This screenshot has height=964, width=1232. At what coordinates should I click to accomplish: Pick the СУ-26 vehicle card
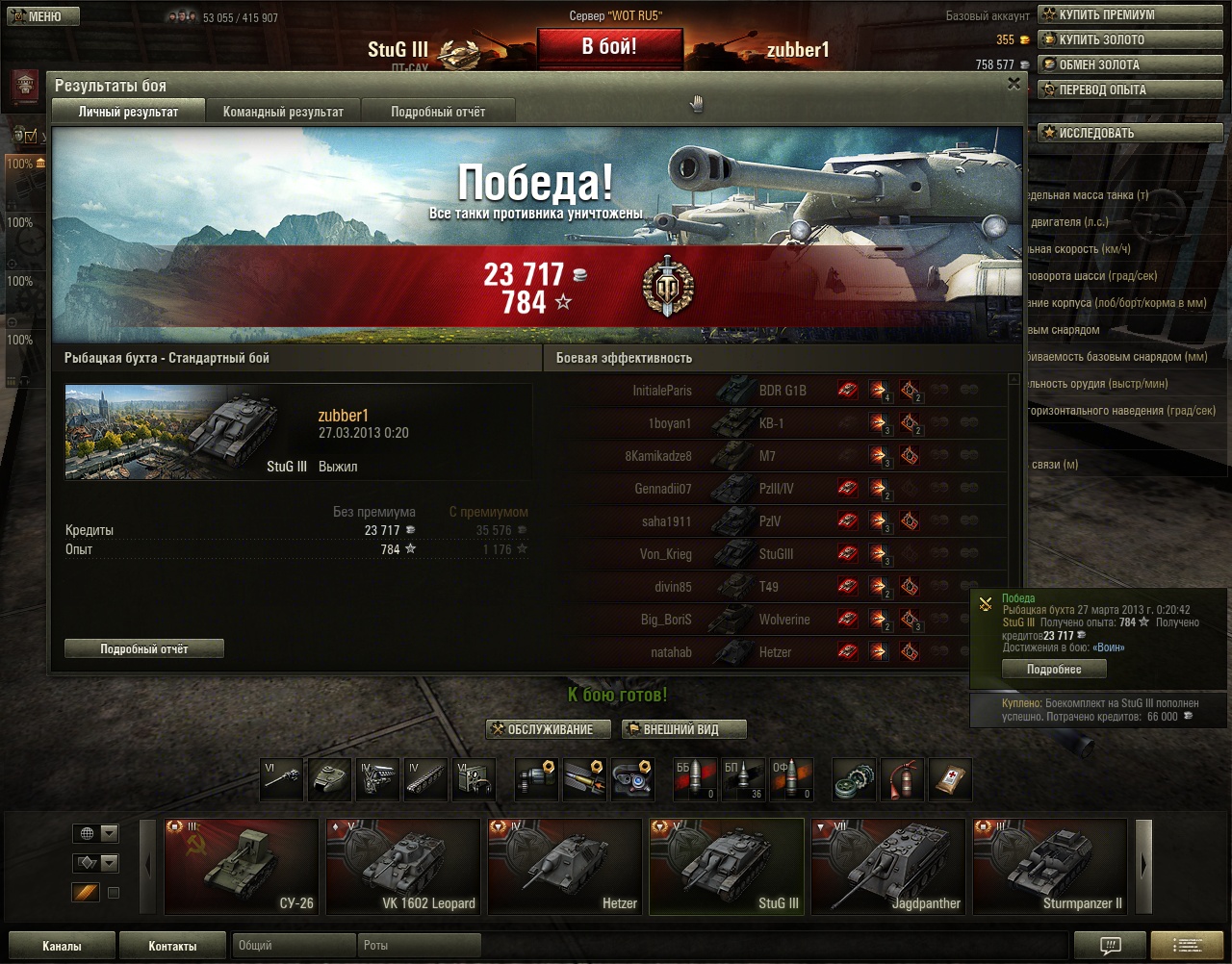[x=242, y=866]
